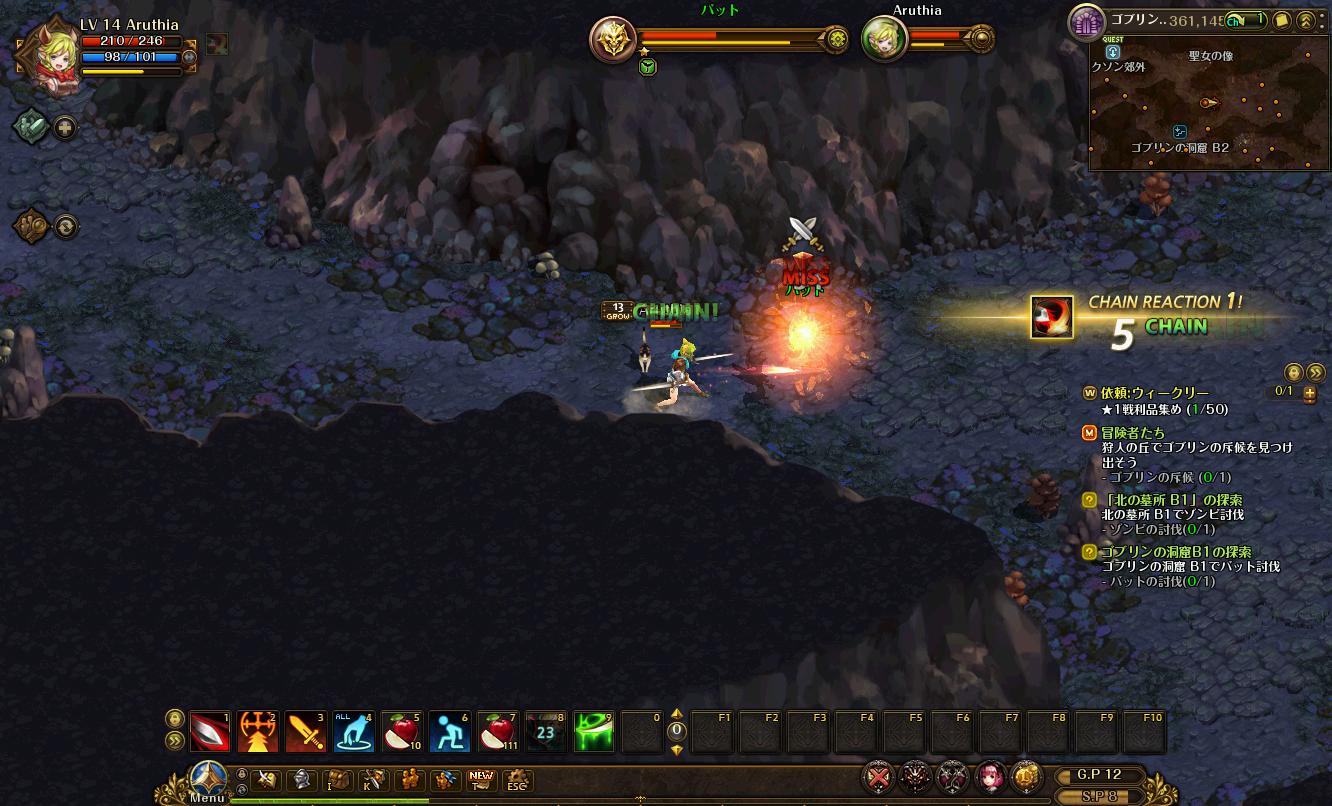The height and width of the screenshot is (806, 1332).
Task: Open the pink-haired girl portrait icon
Action: point(989,777)
